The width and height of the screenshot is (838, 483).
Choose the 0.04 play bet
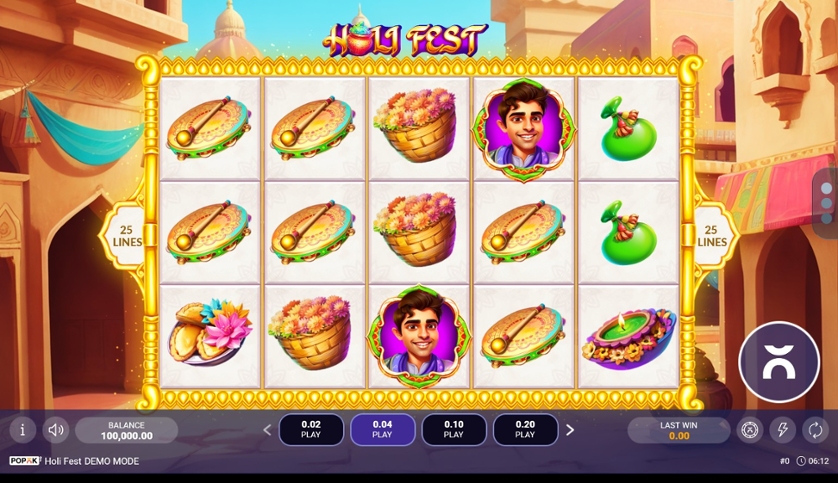[x=382, y=430]
